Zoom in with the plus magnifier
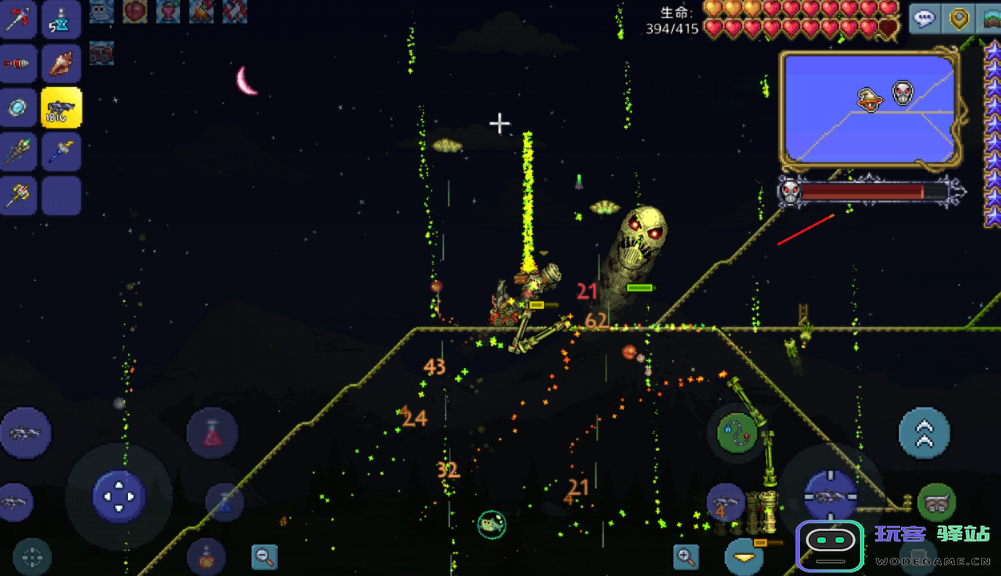This screenshot has height=576, width=1001. [686, 556]
